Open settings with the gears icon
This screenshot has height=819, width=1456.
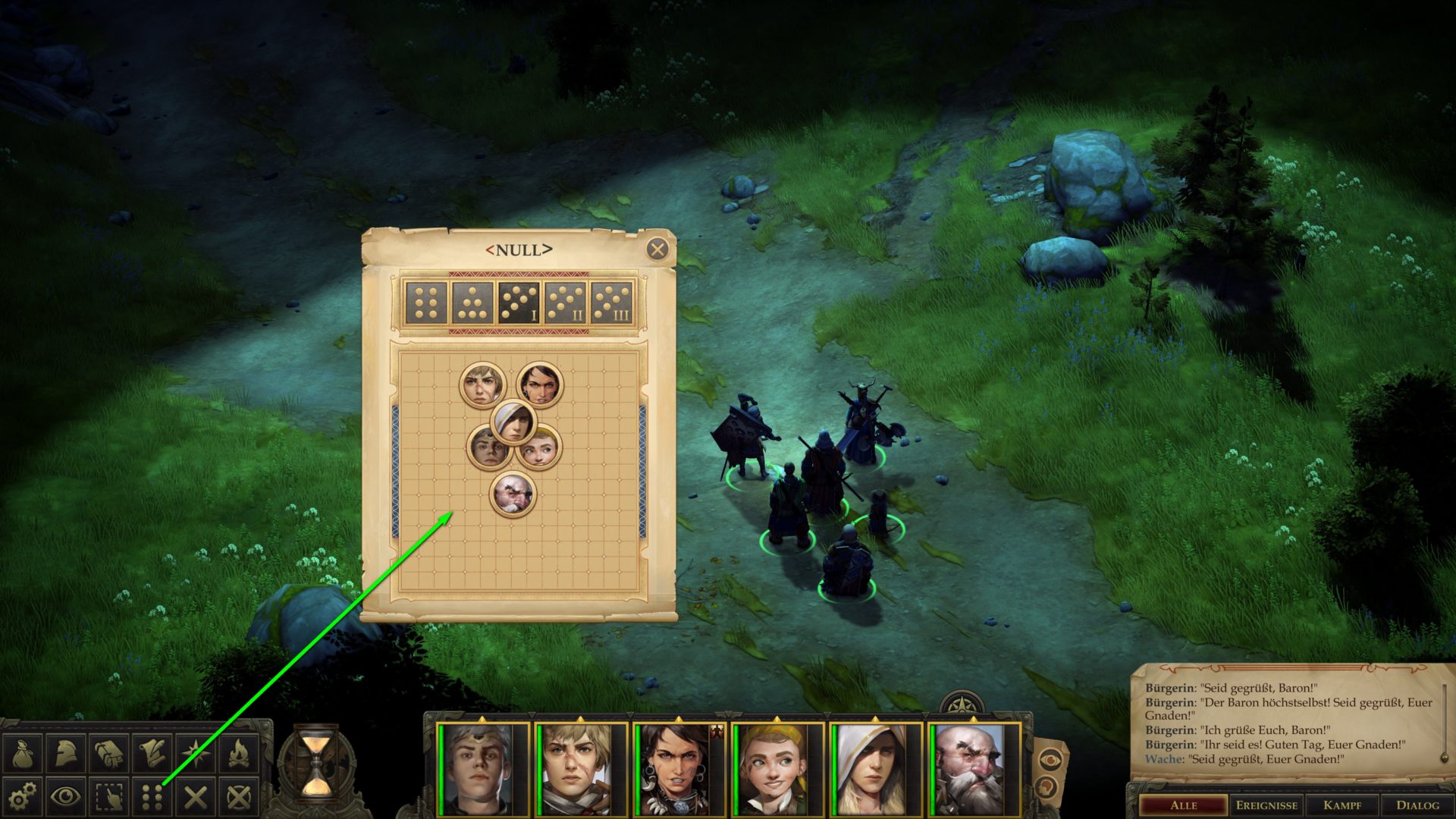tap(22, 796)
